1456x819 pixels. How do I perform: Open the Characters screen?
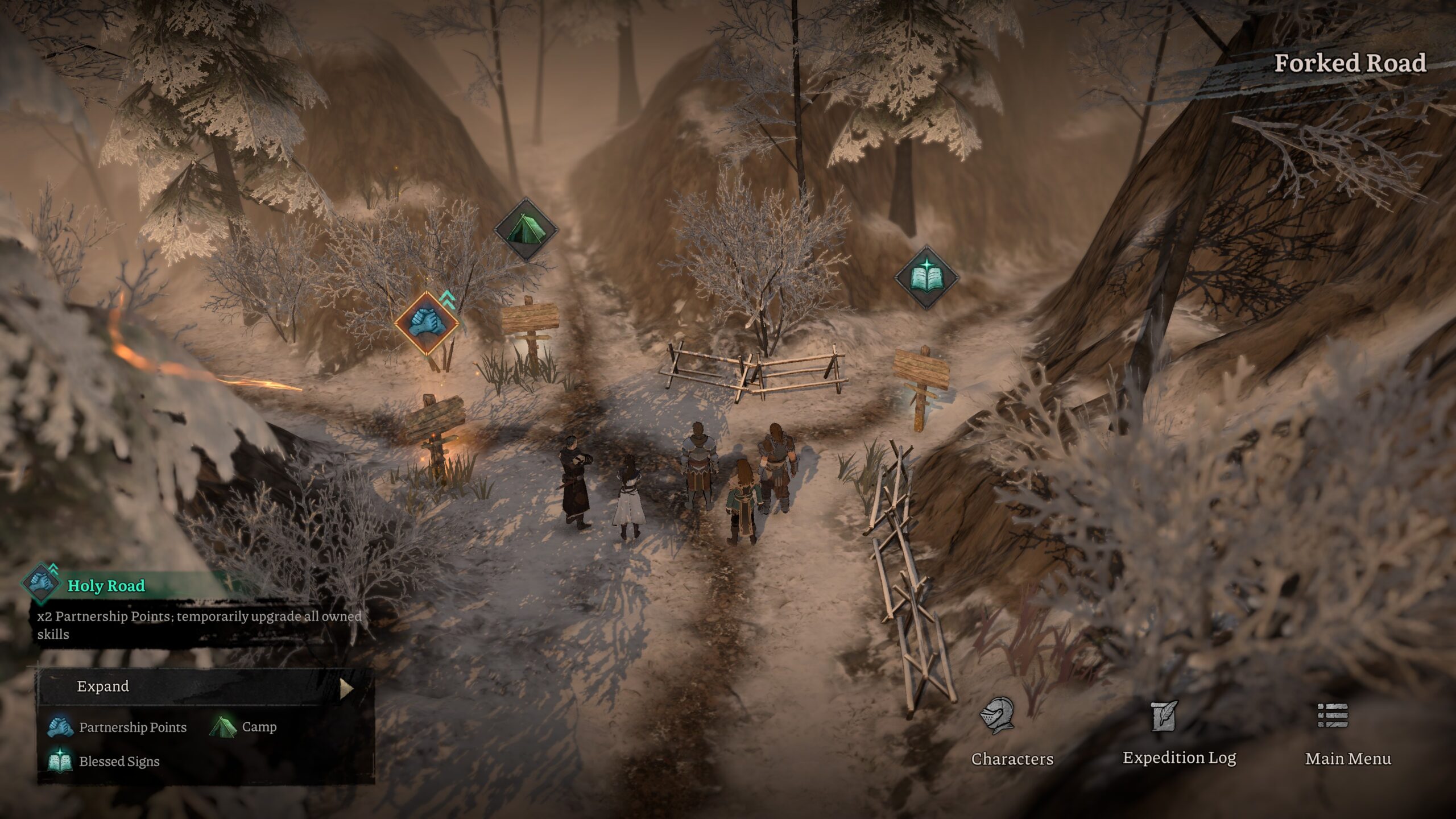(1012, 733)
